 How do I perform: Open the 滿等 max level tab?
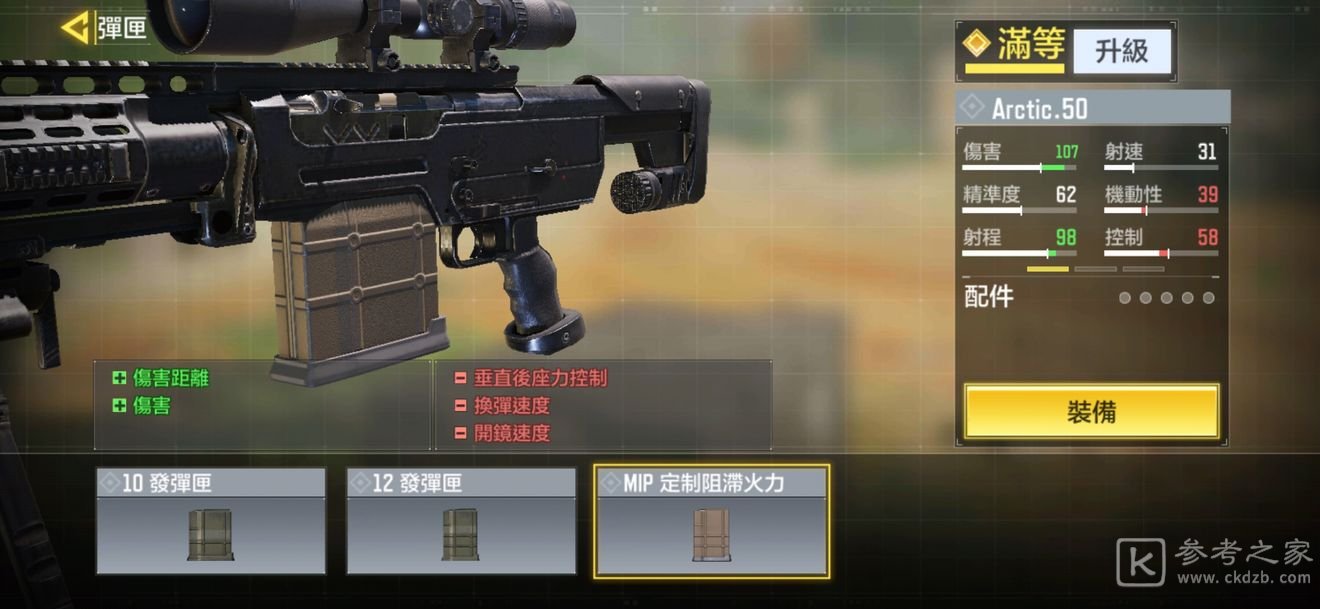[1015, 49]
